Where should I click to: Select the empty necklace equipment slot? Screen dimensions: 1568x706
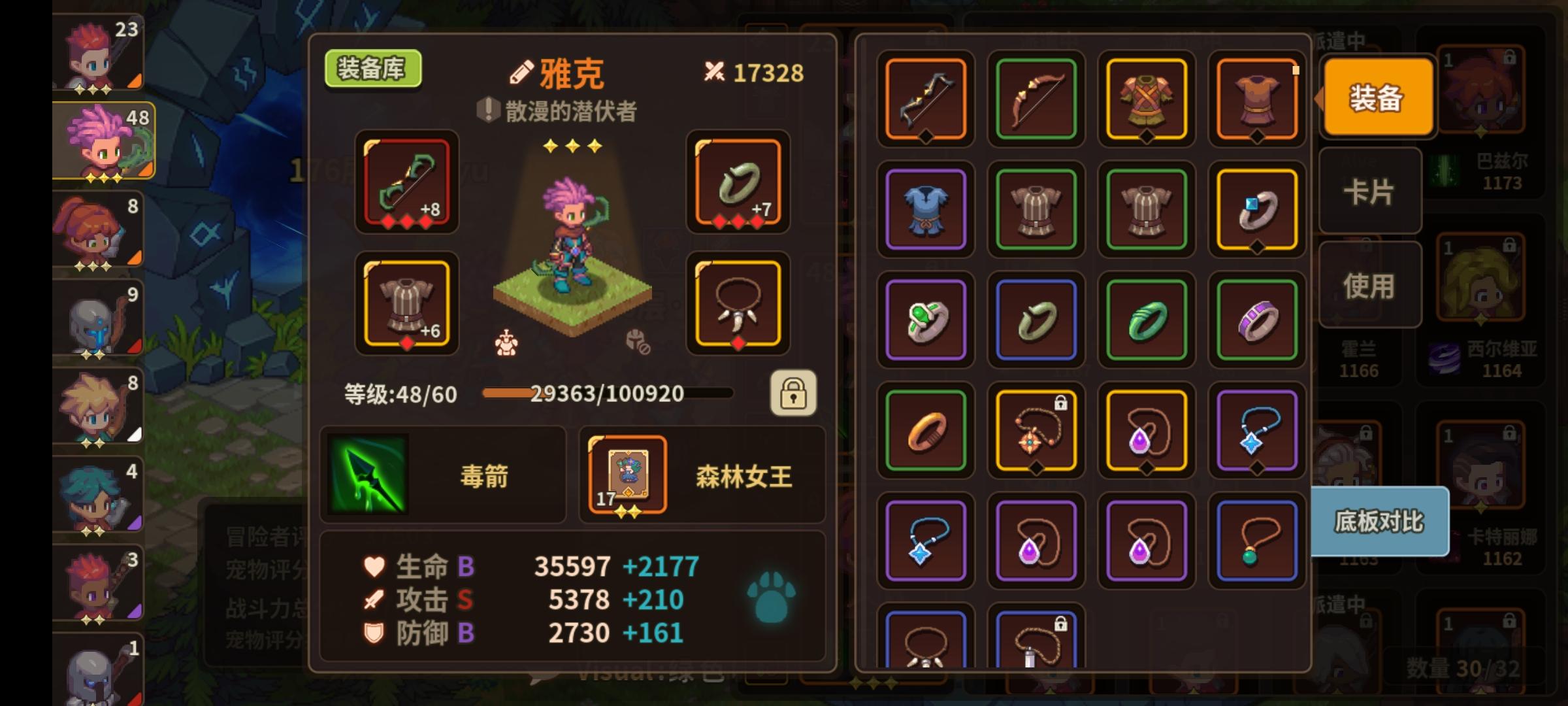tap(738, 305)
